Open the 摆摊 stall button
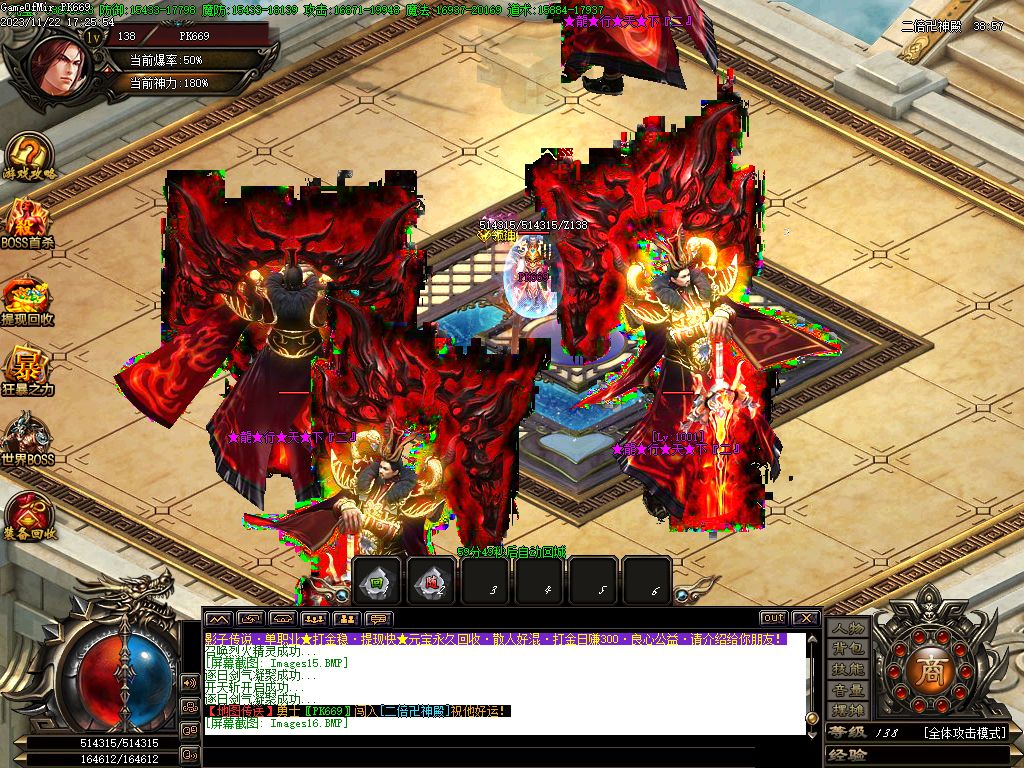The image size is (1024, 768). [848, 710]
